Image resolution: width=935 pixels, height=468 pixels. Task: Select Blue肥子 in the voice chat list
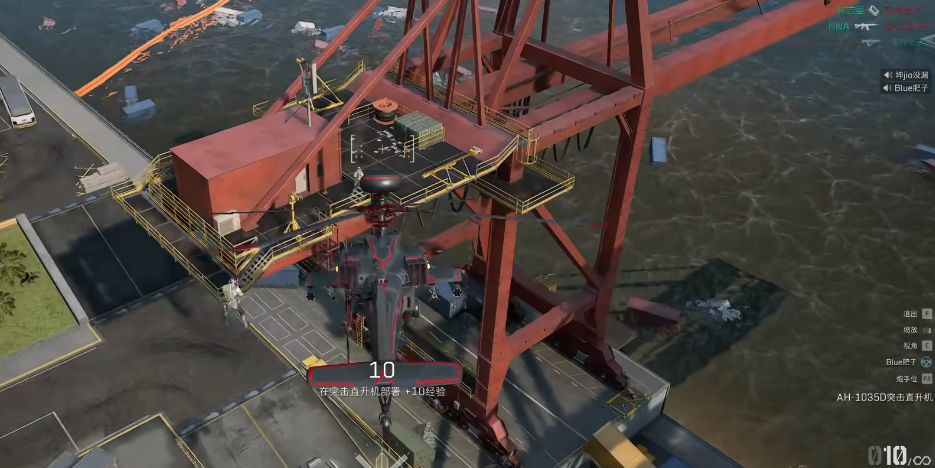point(911,88)
